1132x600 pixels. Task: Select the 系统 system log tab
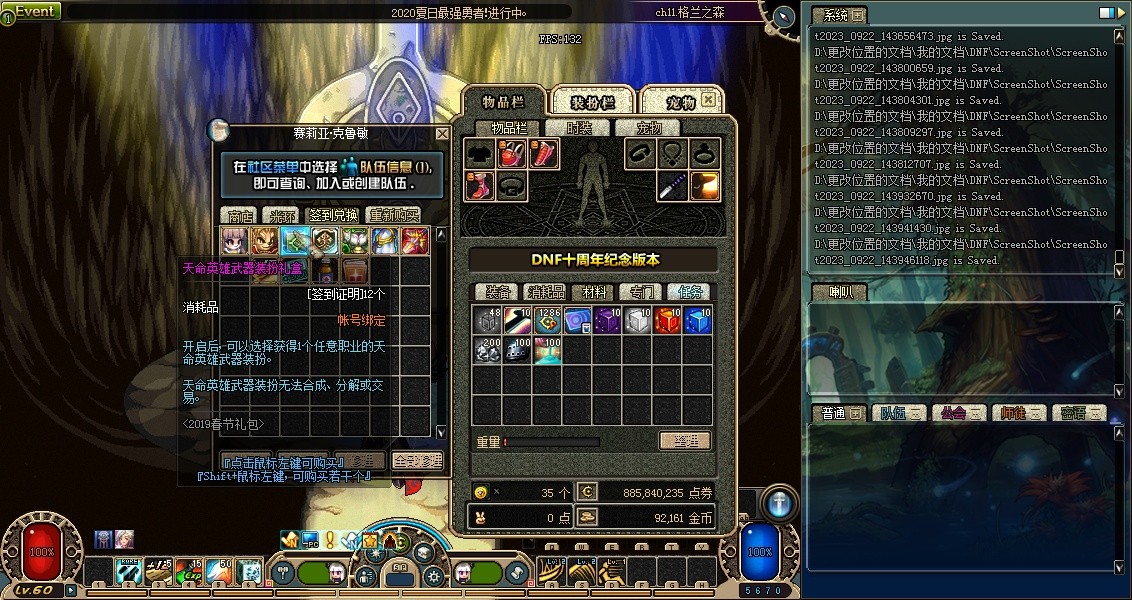[835, 15]
